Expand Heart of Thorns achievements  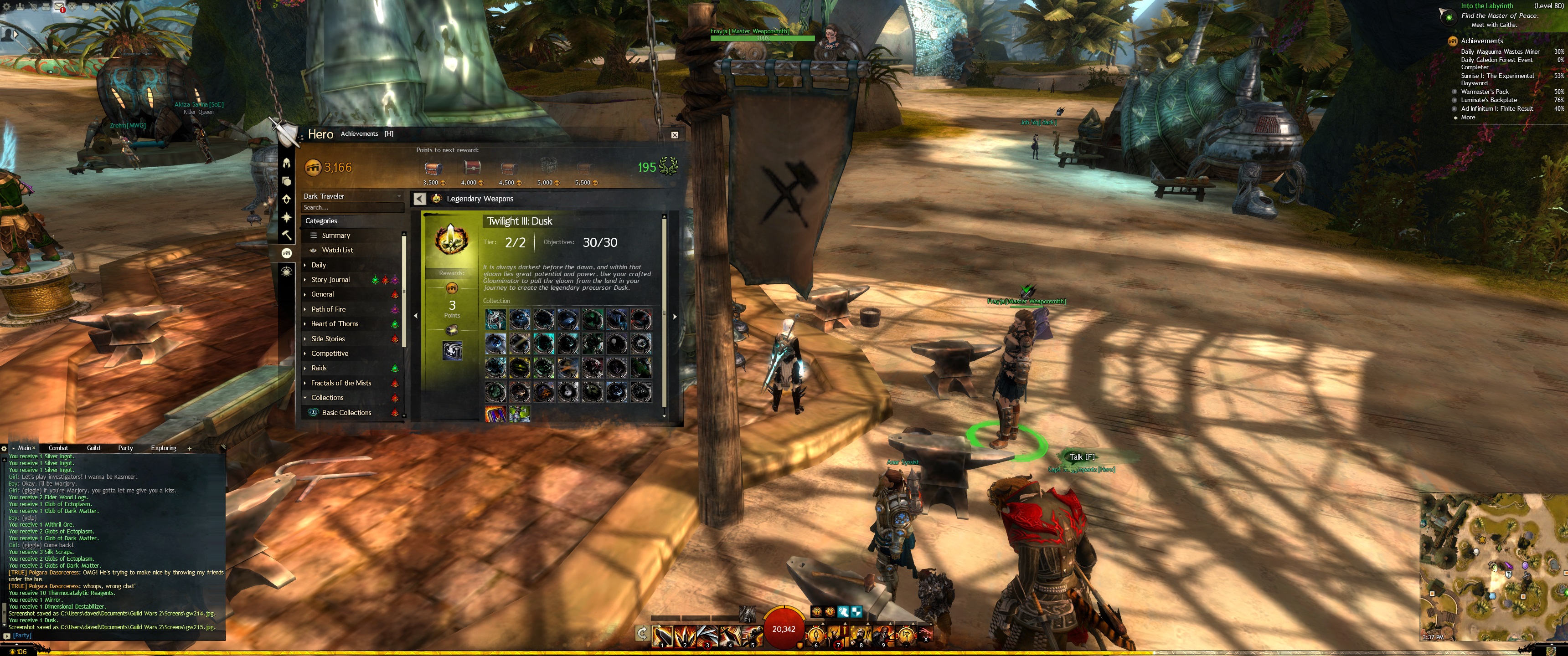click(335, 324)
